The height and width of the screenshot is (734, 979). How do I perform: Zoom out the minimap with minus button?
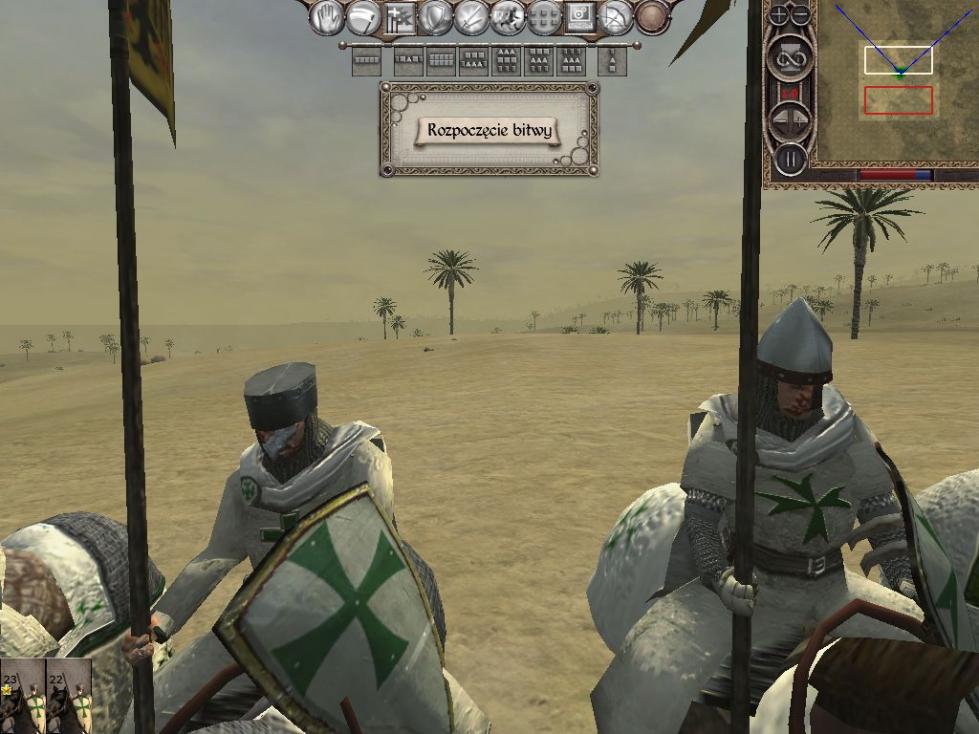pyautogui.click(x=801, y=16)
